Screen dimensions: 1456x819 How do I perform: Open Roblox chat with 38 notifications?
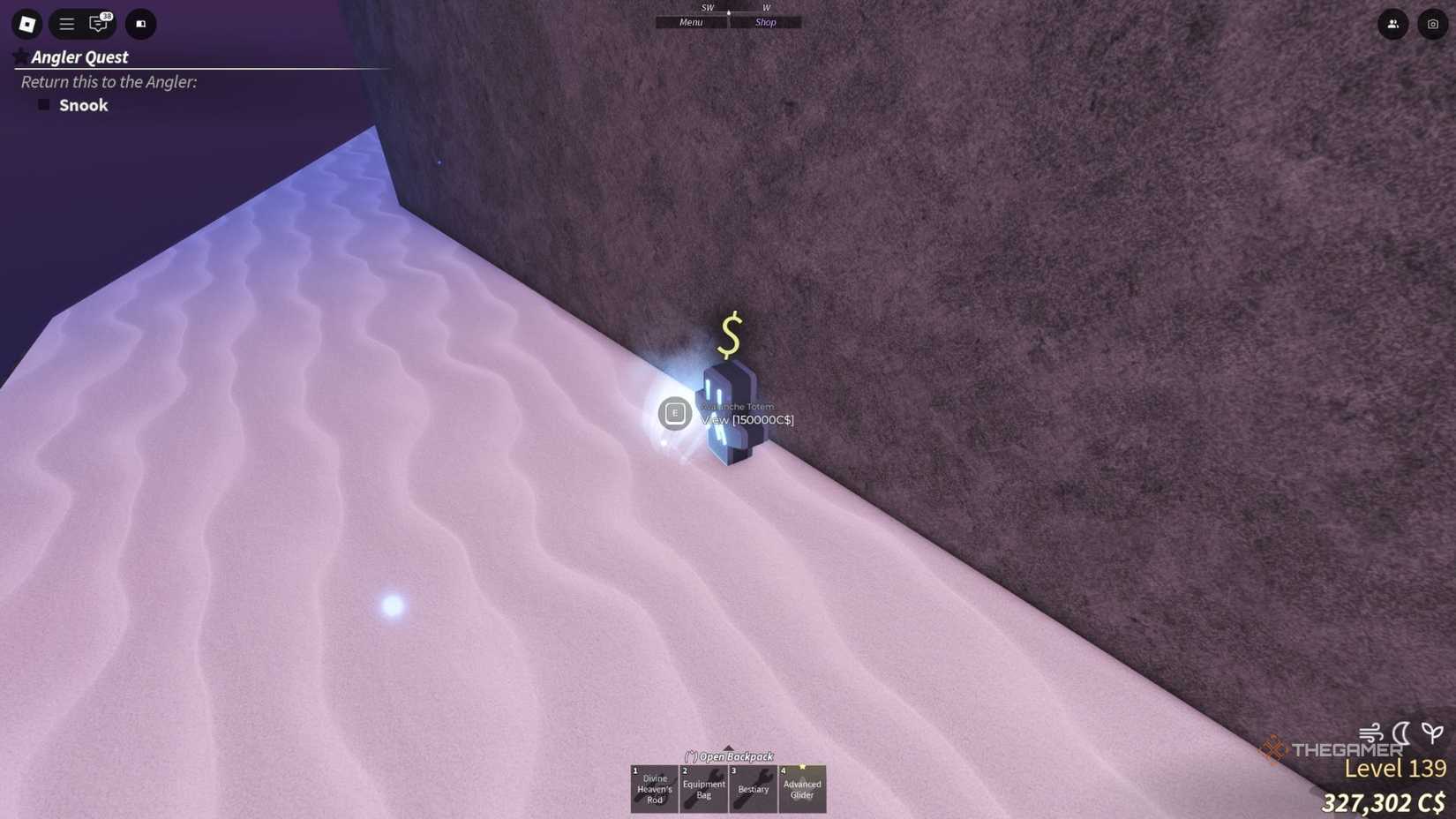(98, 24)
